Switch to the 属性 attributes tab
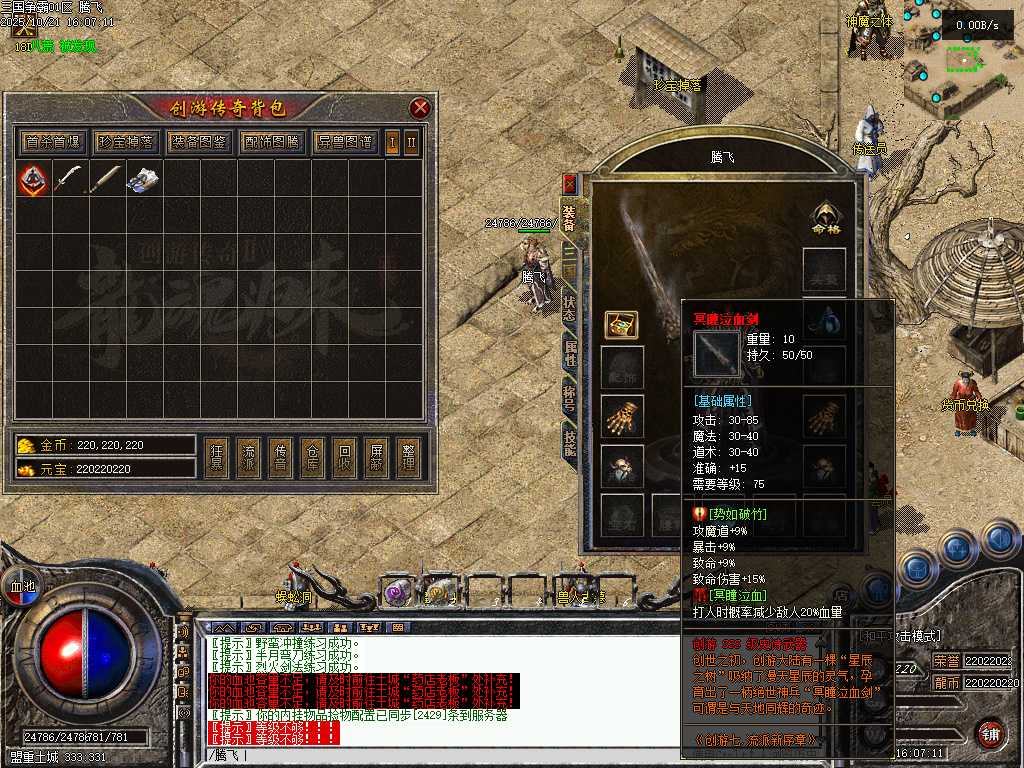 [x=569, y=351]
